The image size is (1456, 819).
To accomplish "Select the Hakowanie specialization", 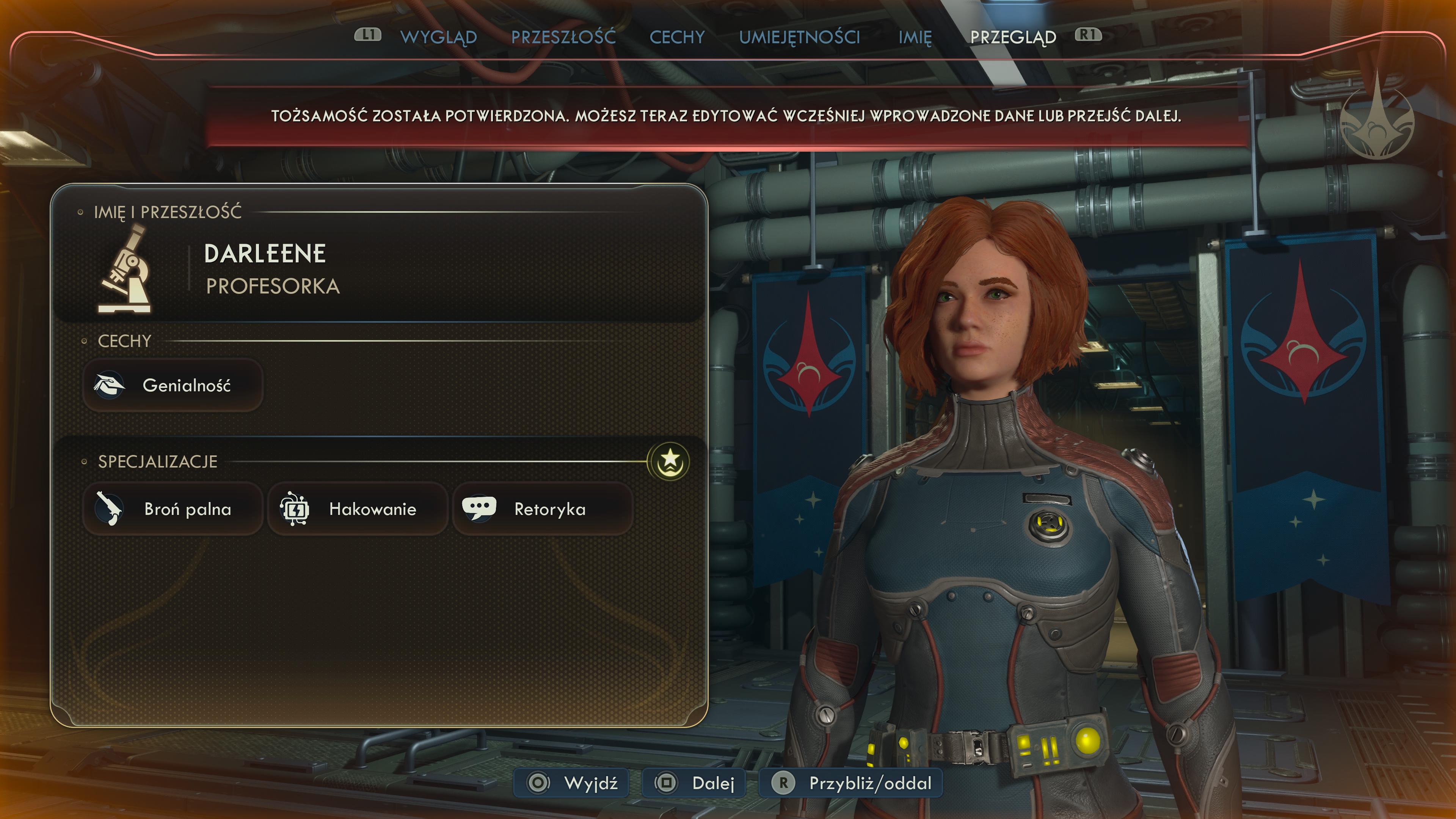I will coord(357,509).
